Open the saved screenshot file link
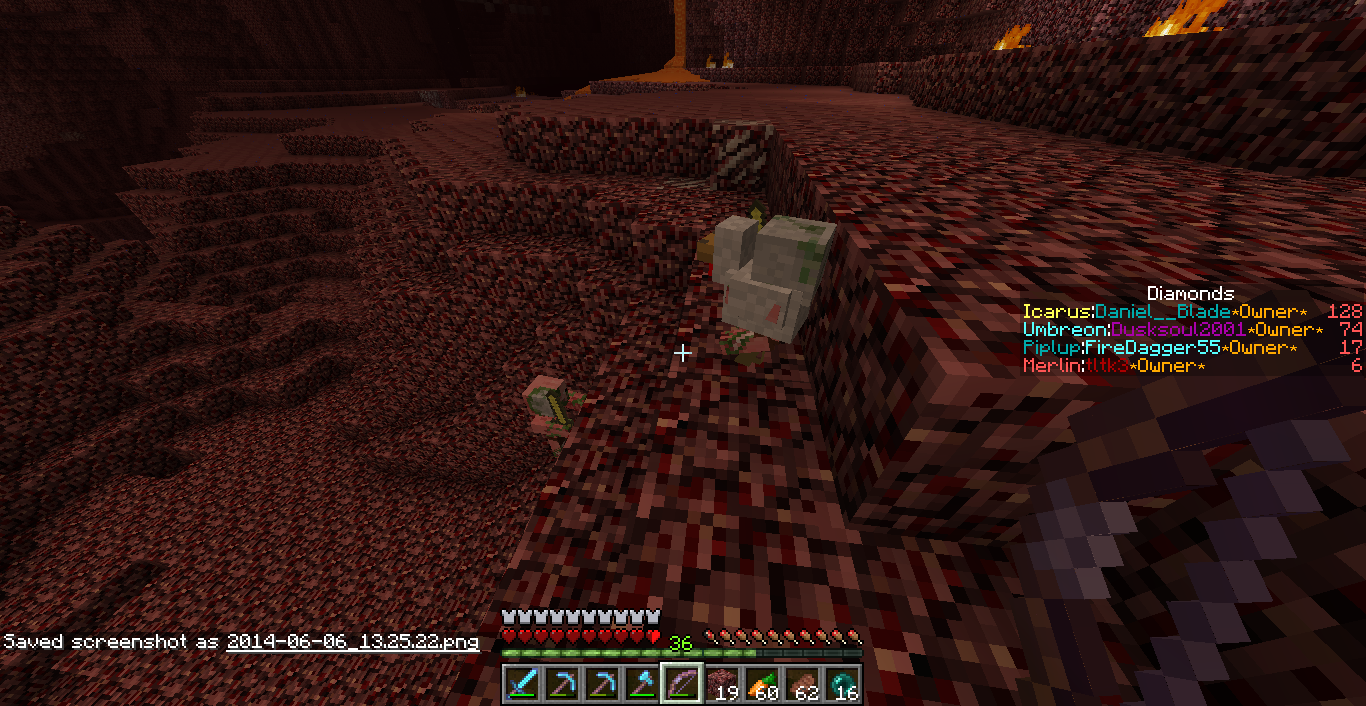This screenshot has height=706, width=1366. click(x=352, y=642)
